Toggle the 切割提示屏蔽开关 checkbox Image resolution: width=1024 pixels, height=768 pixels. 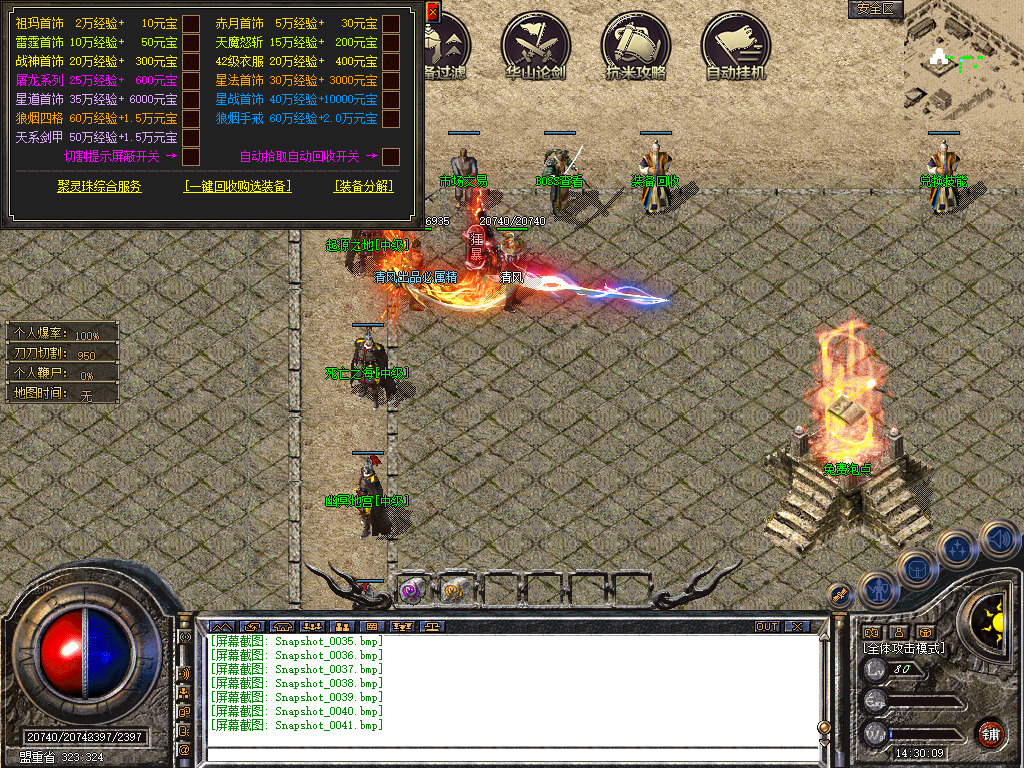(191, 156)
